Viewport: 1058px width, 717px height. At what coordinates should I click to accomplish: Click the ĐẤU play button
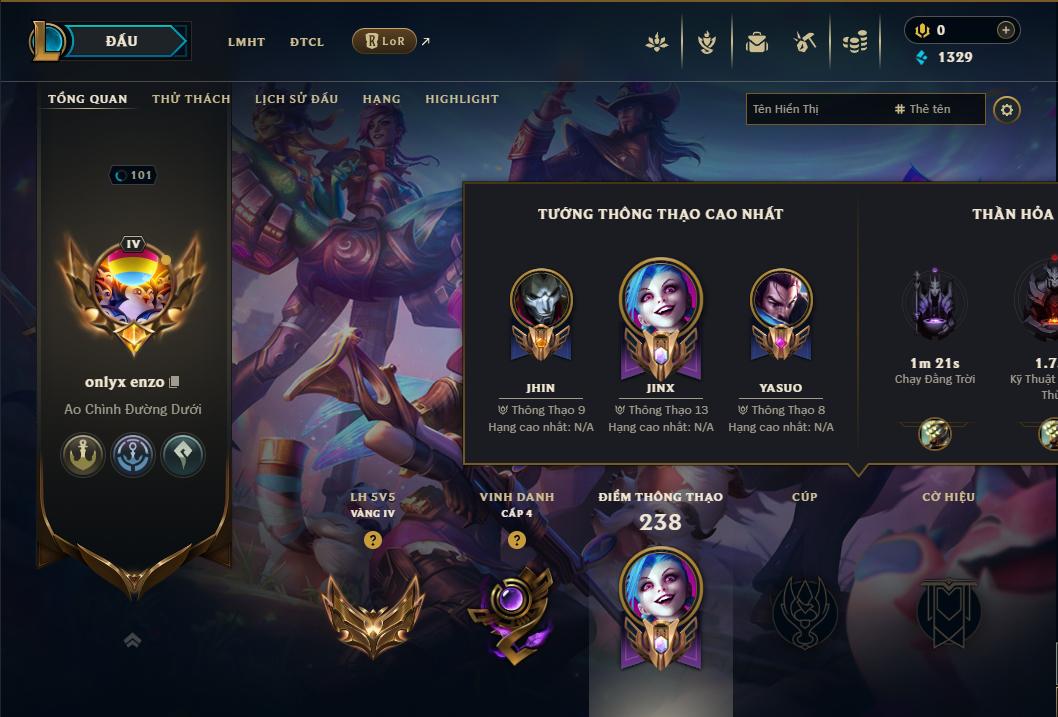coord(122,41)
